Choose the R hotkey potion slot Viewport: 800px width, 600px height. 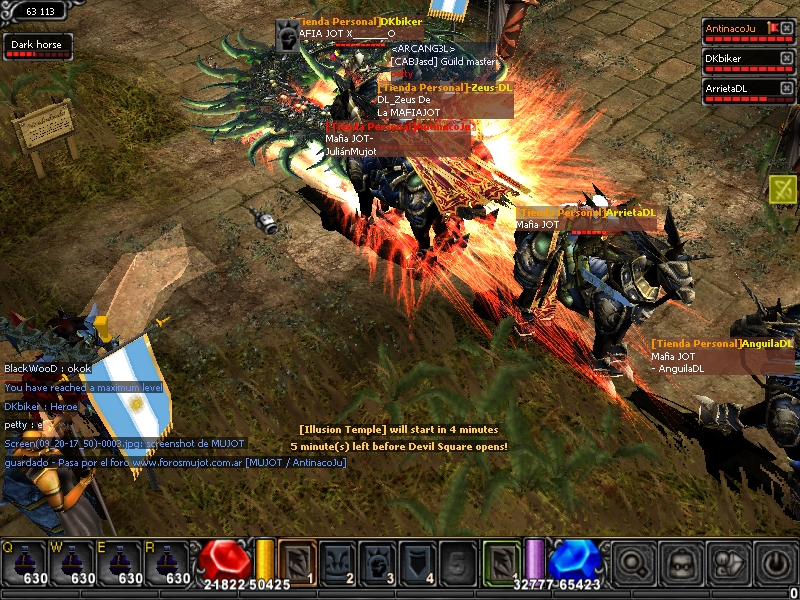[x=169, y=563]
